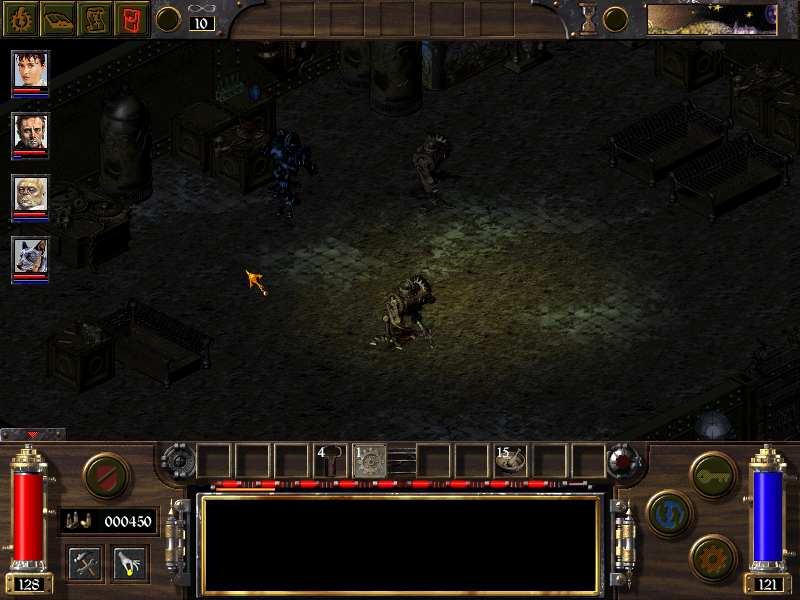
Task: Toggle combat mode with the red shield button
Action: tap(104, 474)
